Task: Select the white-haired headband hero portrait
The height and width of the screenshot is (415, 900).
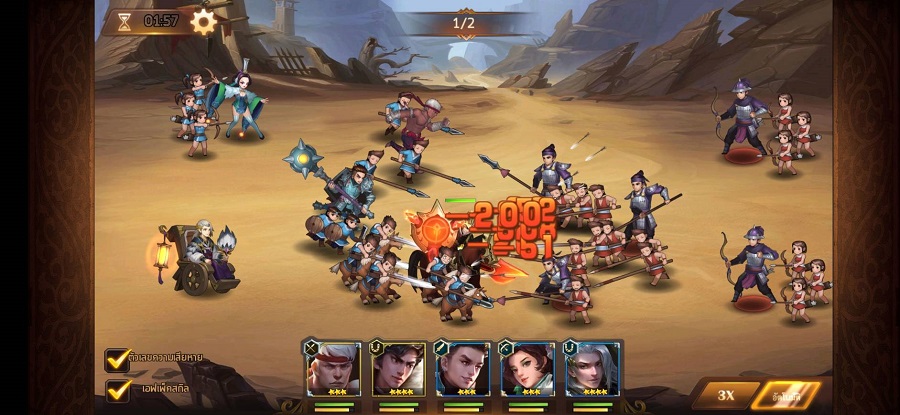Action: coord(335,368)
